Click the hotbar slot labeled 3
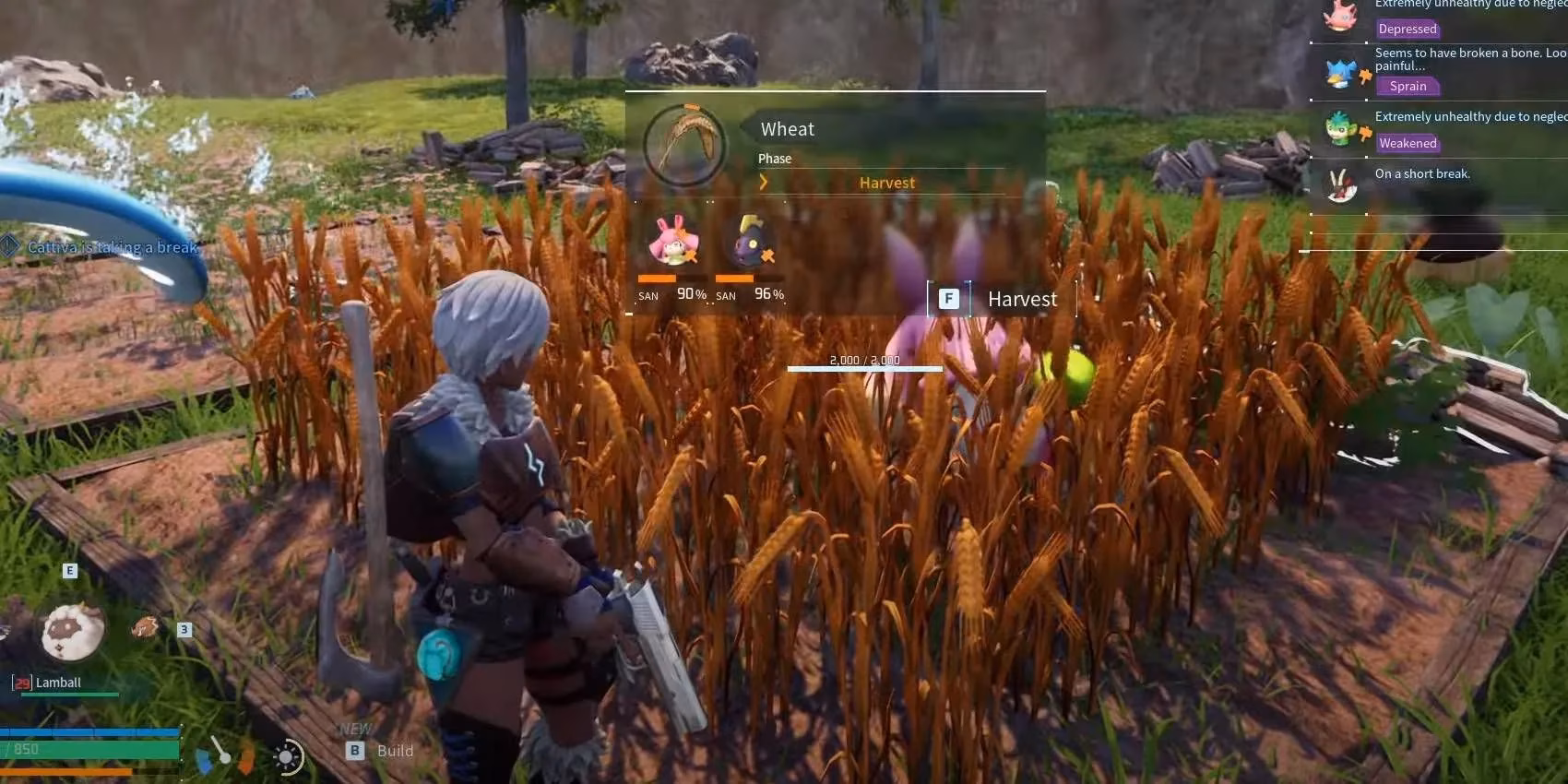This screenshot has width=1568, height=784. point(184,628)
